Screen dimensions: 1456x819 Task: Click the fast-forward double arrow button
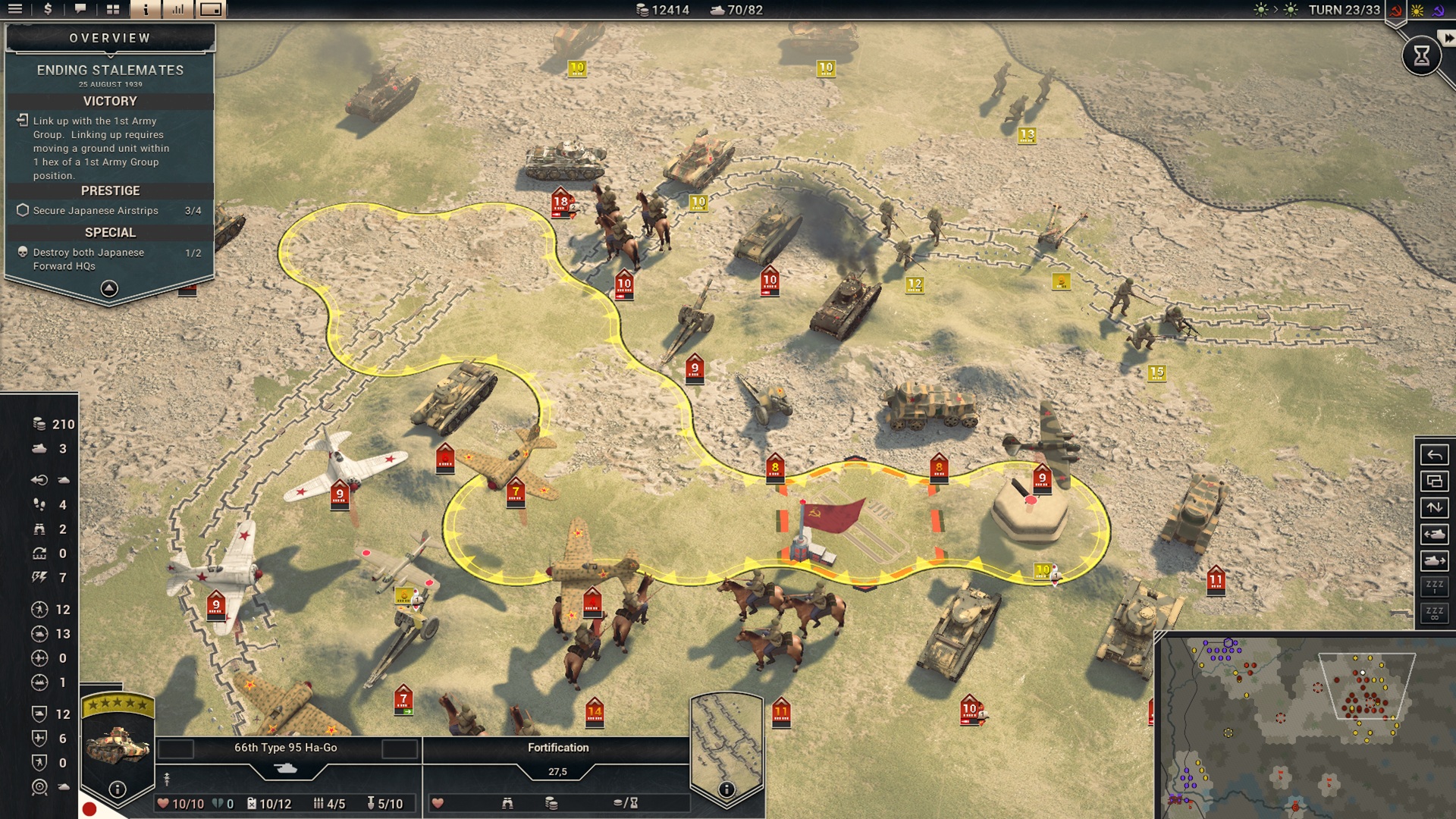1448,38
